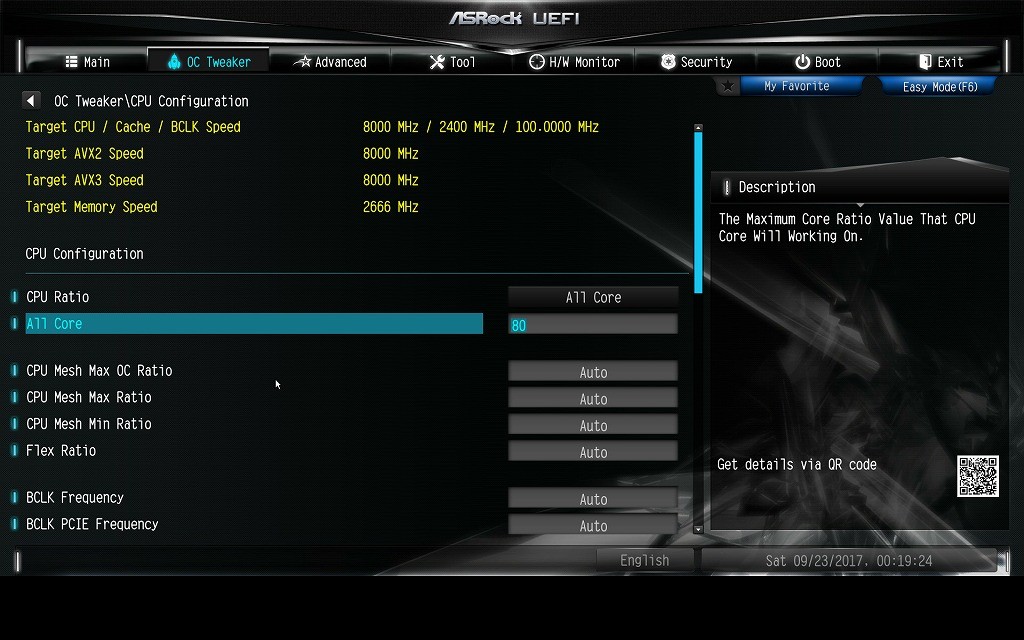The image size is (1024, 640).
Task: Set the Flex Ratio value
Action: (x=593, y=452)
